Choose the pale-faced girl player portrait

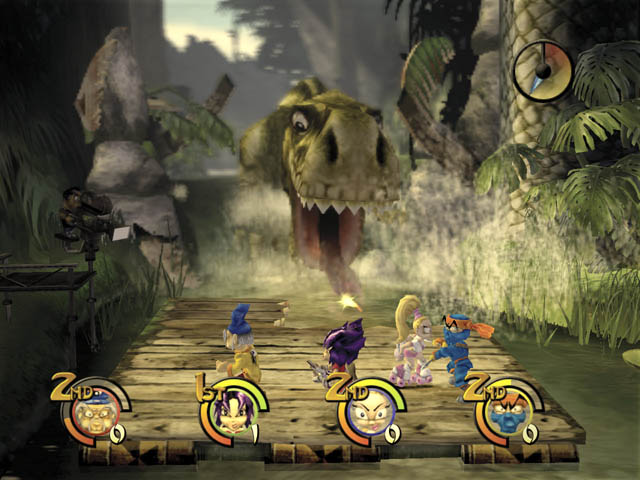coord(366,410)
